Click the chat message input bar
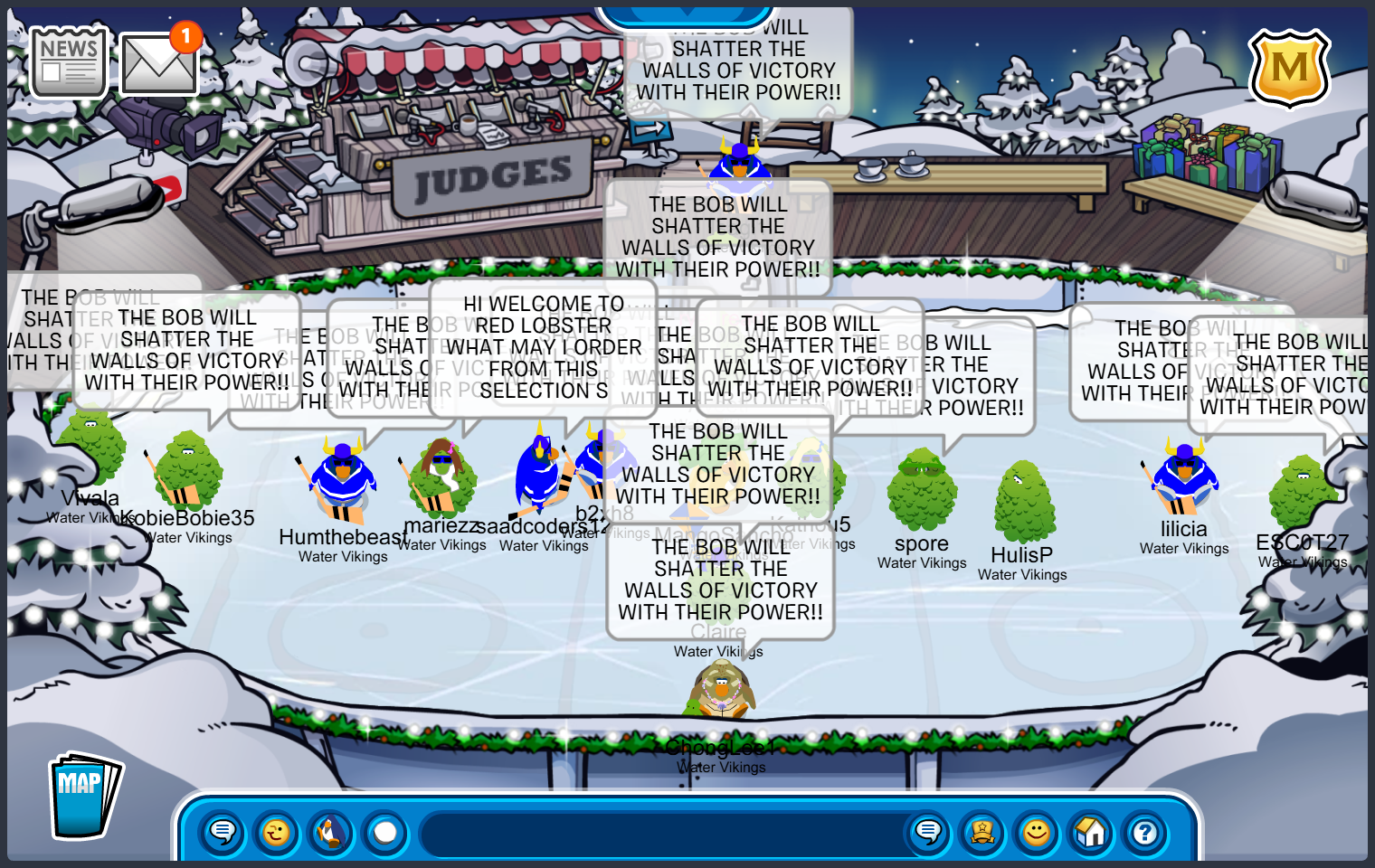The image size is (1375, 868). 660,833
